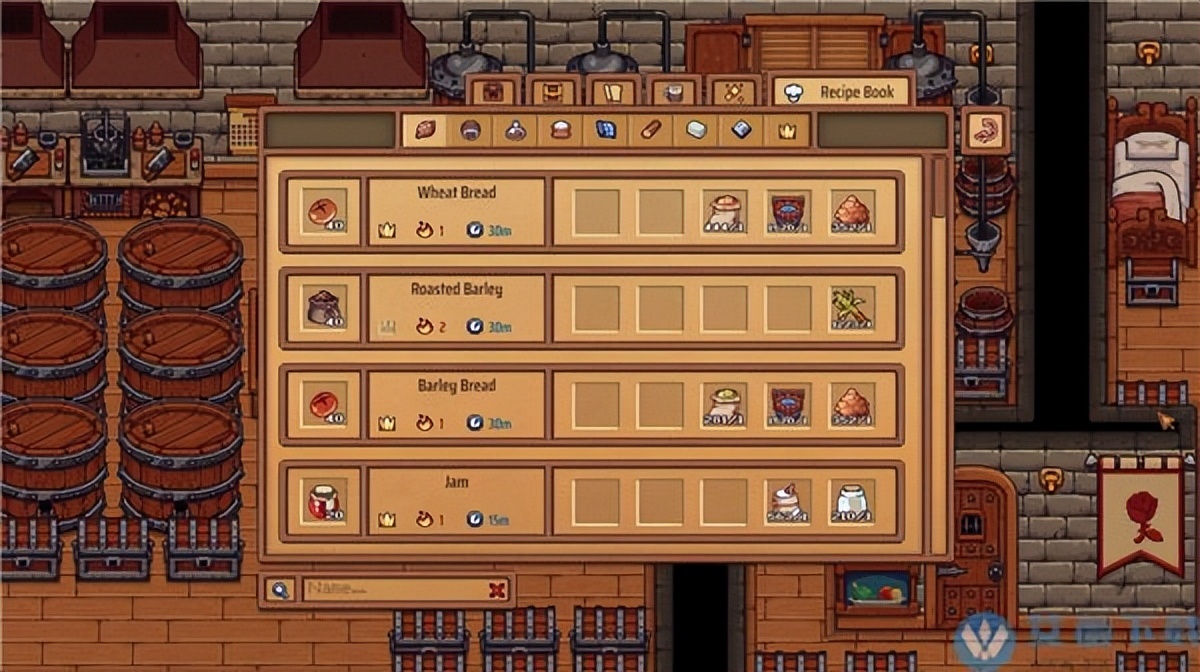
Task: Select the Wheat Bread recipe
Action: coord(457,211)
